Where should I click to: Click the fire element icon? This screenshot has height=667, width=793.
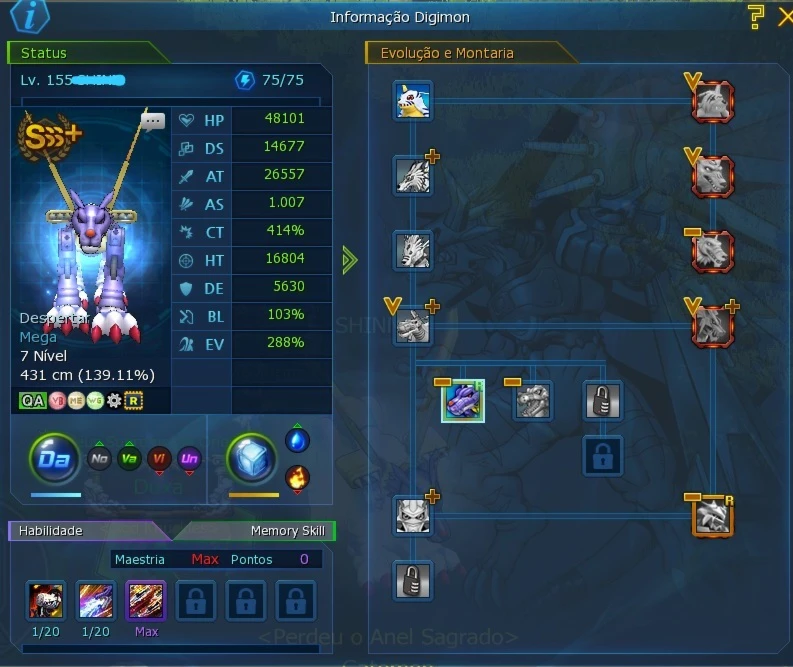[297, 479]
